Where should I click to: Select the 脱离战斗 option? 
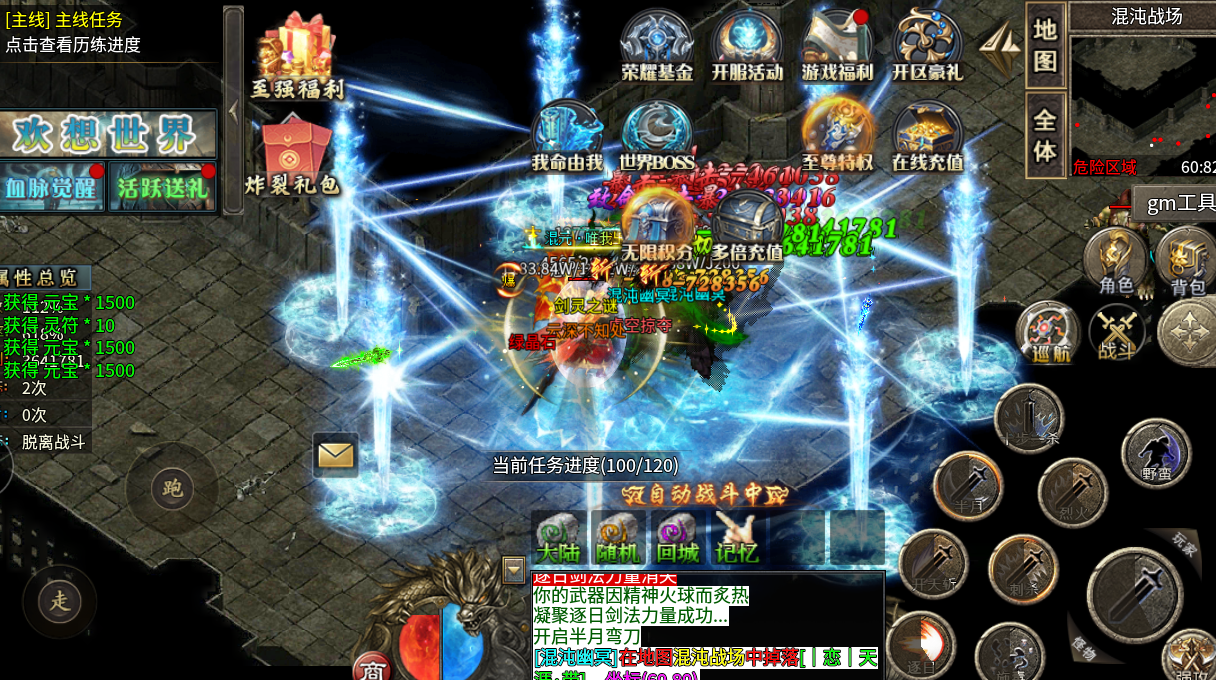click(53, 441)
